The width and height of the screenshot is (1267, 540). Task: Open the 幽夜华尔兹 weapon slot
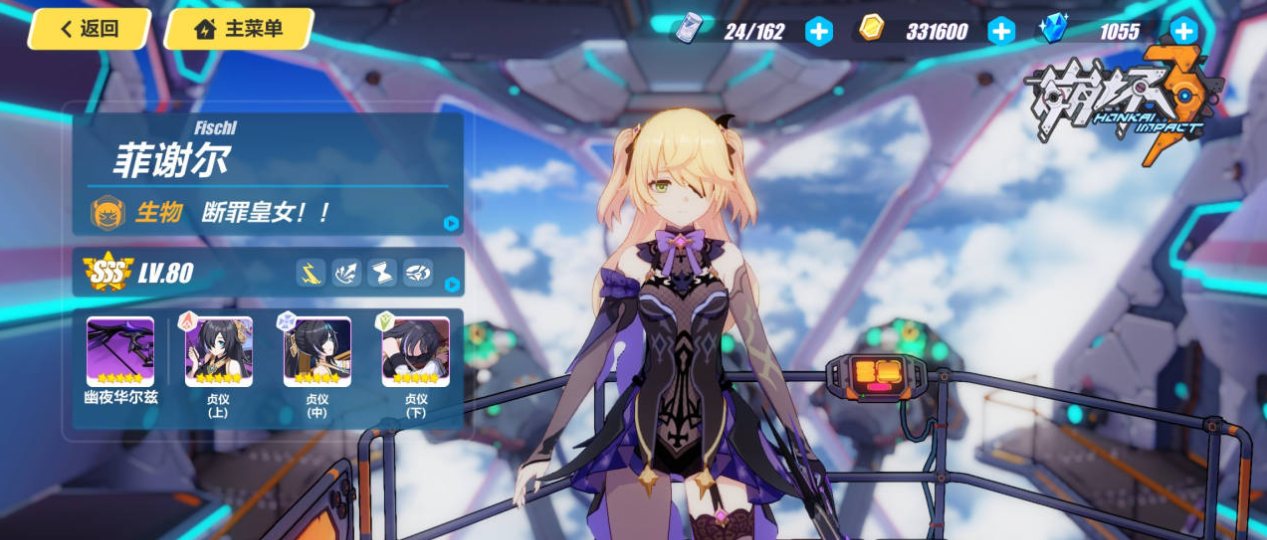120,352
